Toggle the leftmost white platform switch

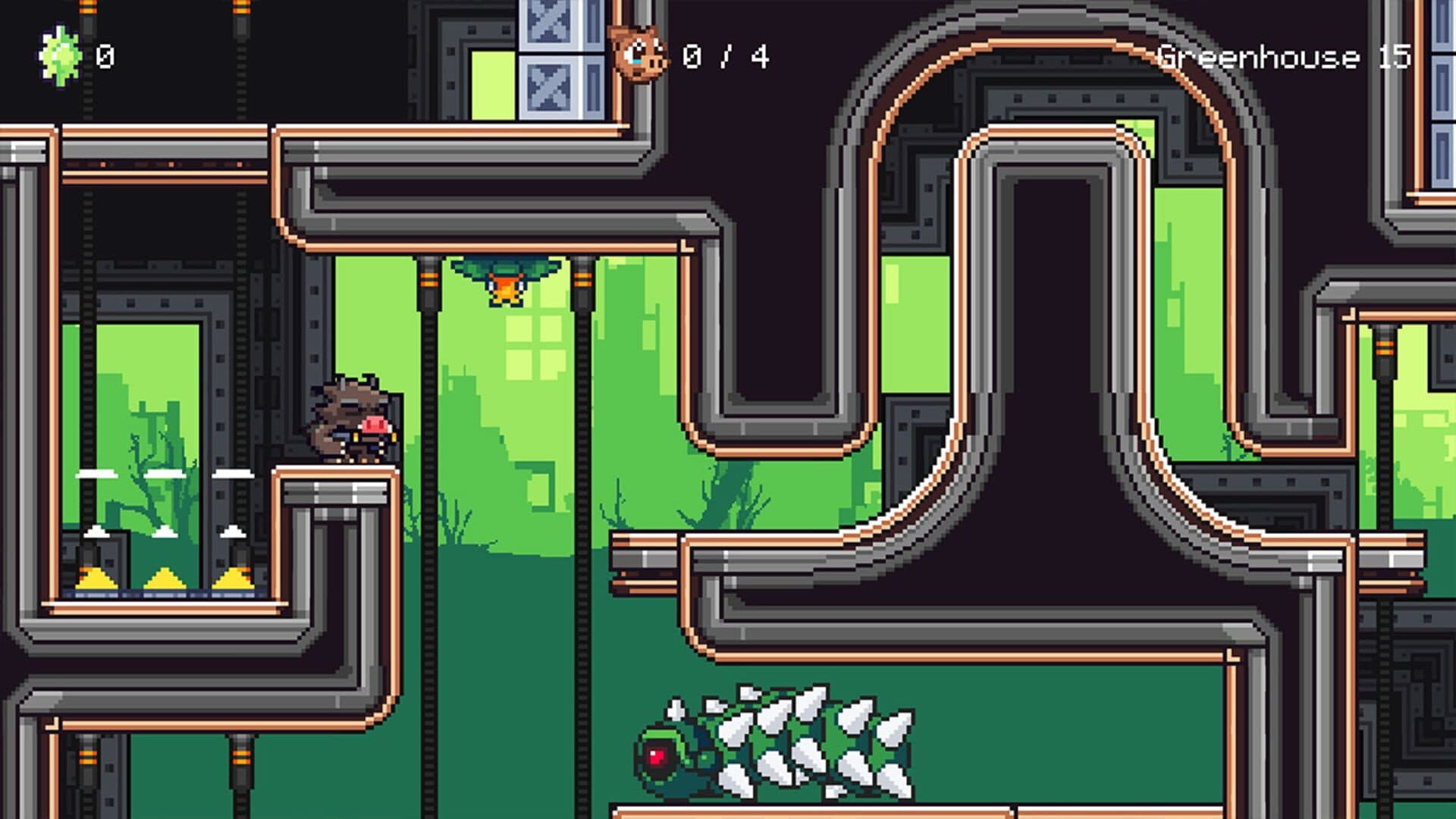[96, 474]
